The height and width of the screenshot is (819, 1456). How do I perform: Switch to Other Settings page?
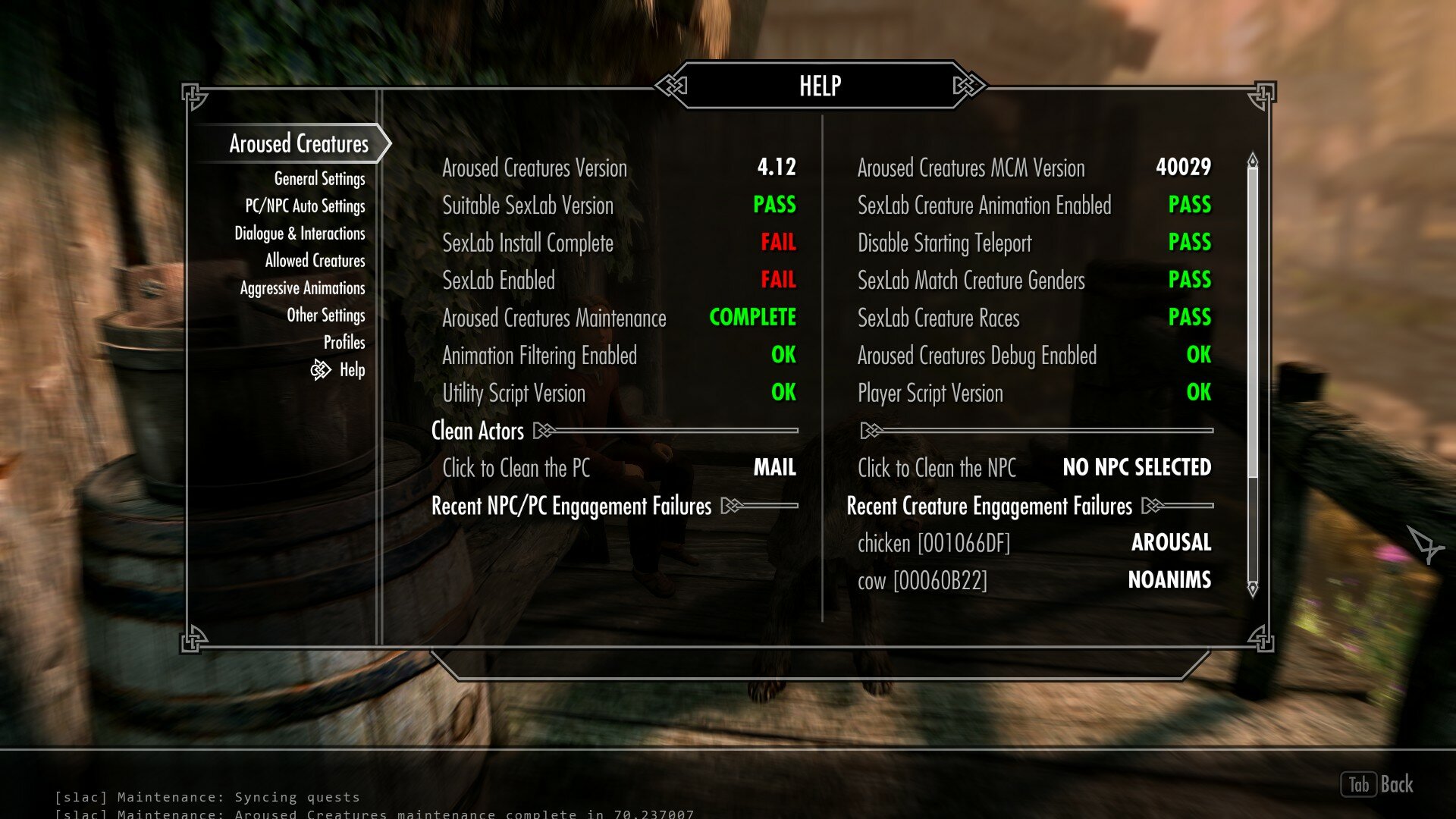pyautogui.click(x=325, y=315)
